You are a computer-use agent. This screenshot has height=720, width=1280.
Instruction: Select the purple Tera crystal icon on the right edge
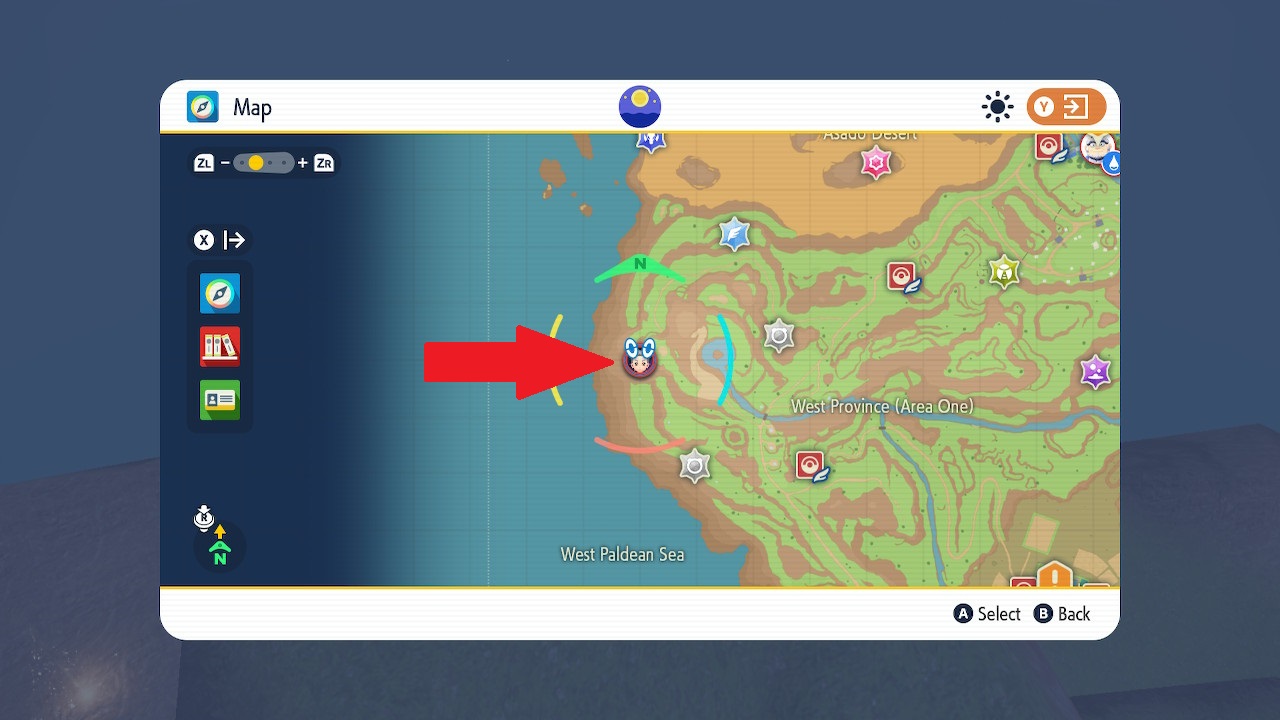click(x=1093, y=372)
